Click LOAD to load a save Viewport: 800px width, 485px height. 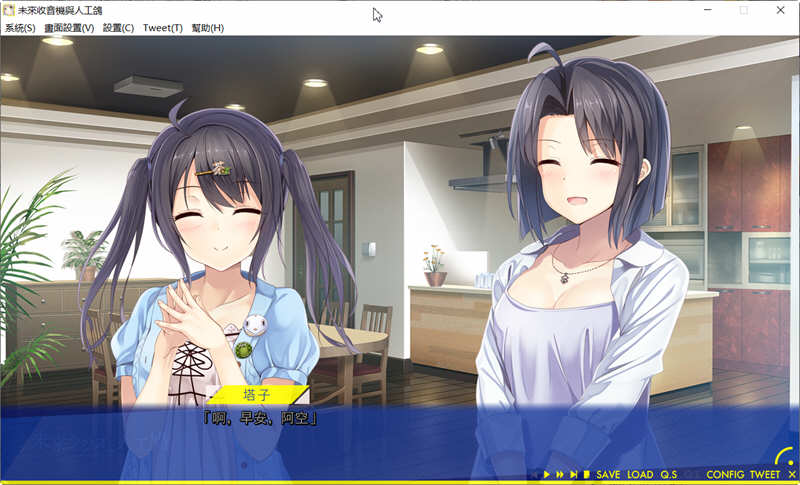(x=640, y=475)
